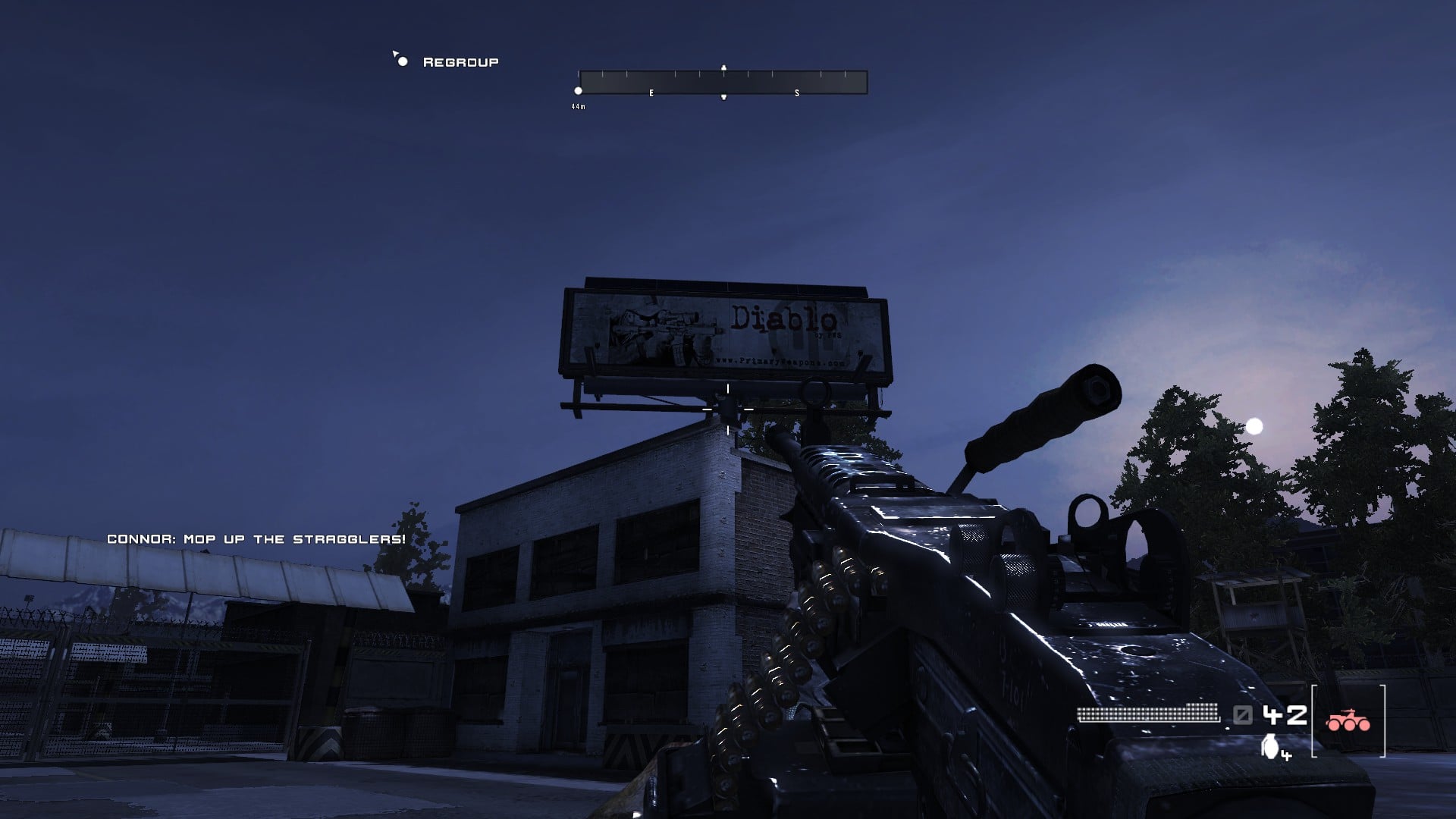Screen dimensions: 1456x819
Task: Click the grenade icon
Action: (x=1270, y=747)
